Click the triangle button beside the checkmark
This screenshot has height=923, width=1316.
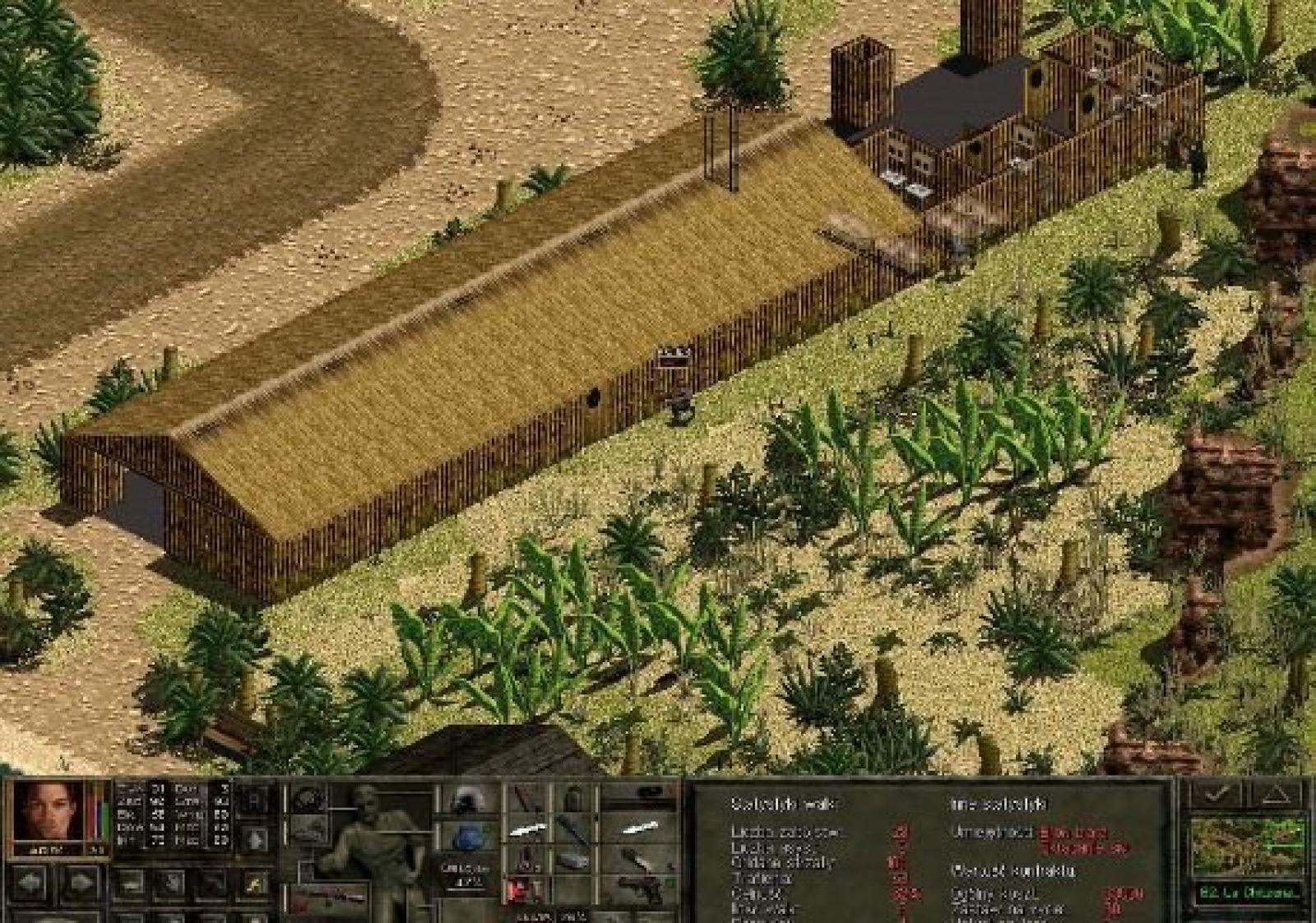(x=1274, y=795)
